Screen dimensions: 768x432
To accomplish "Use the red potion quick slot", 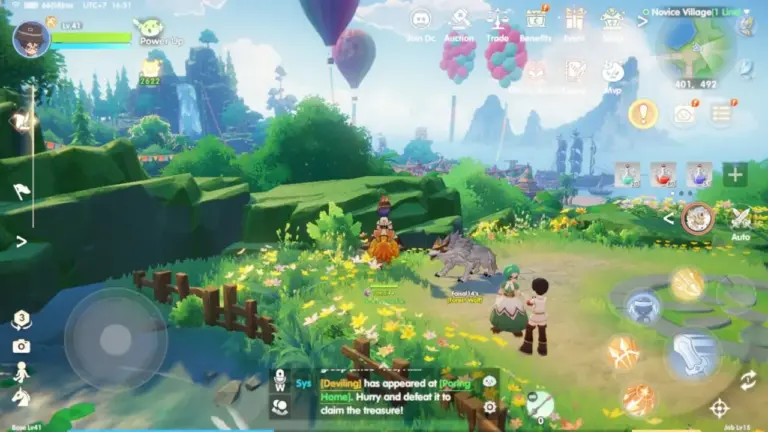I will click(x=663, y=174).
